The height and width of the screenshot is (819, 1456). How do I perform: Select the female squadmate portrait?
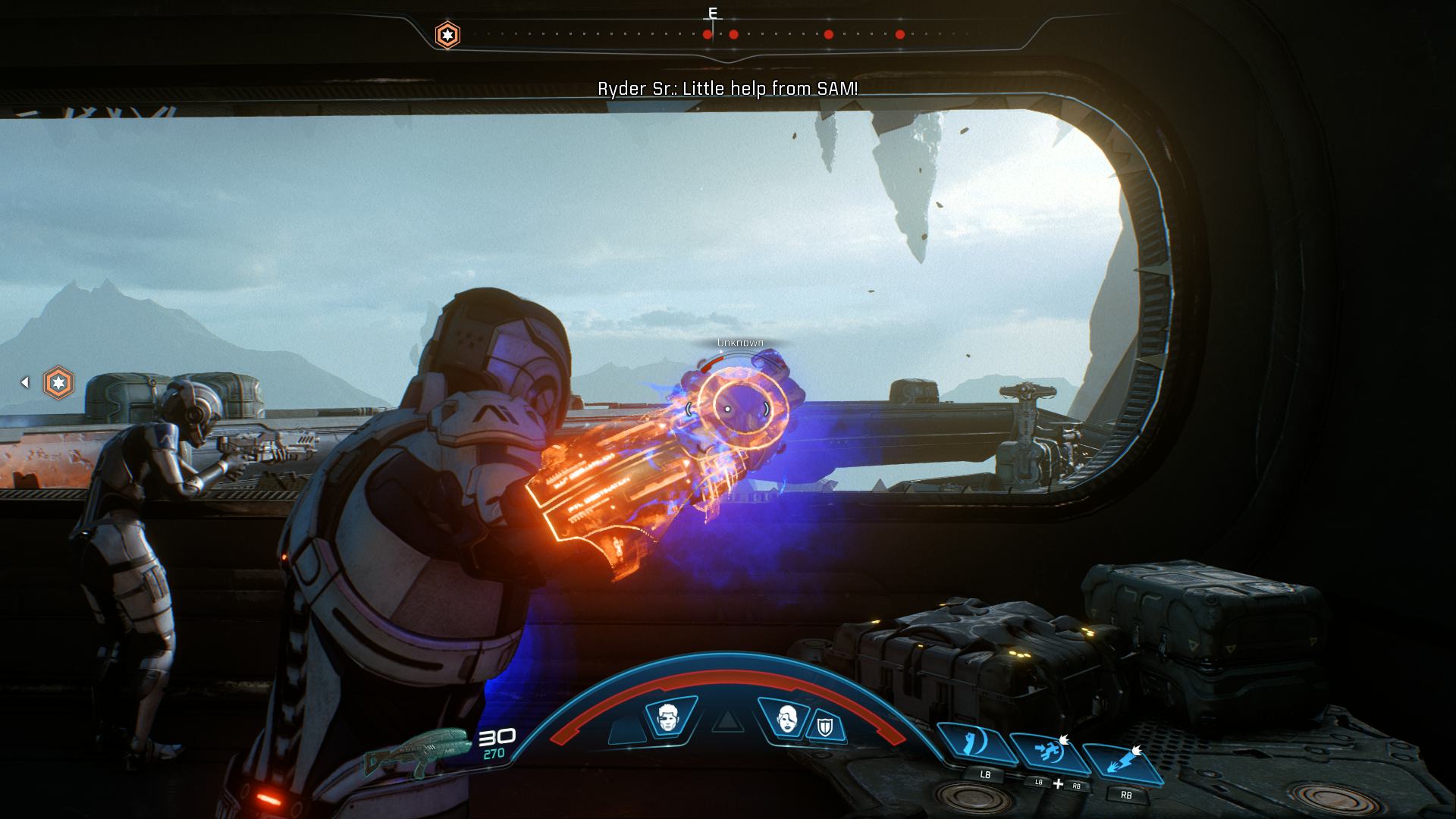click(x=787, y=717)
